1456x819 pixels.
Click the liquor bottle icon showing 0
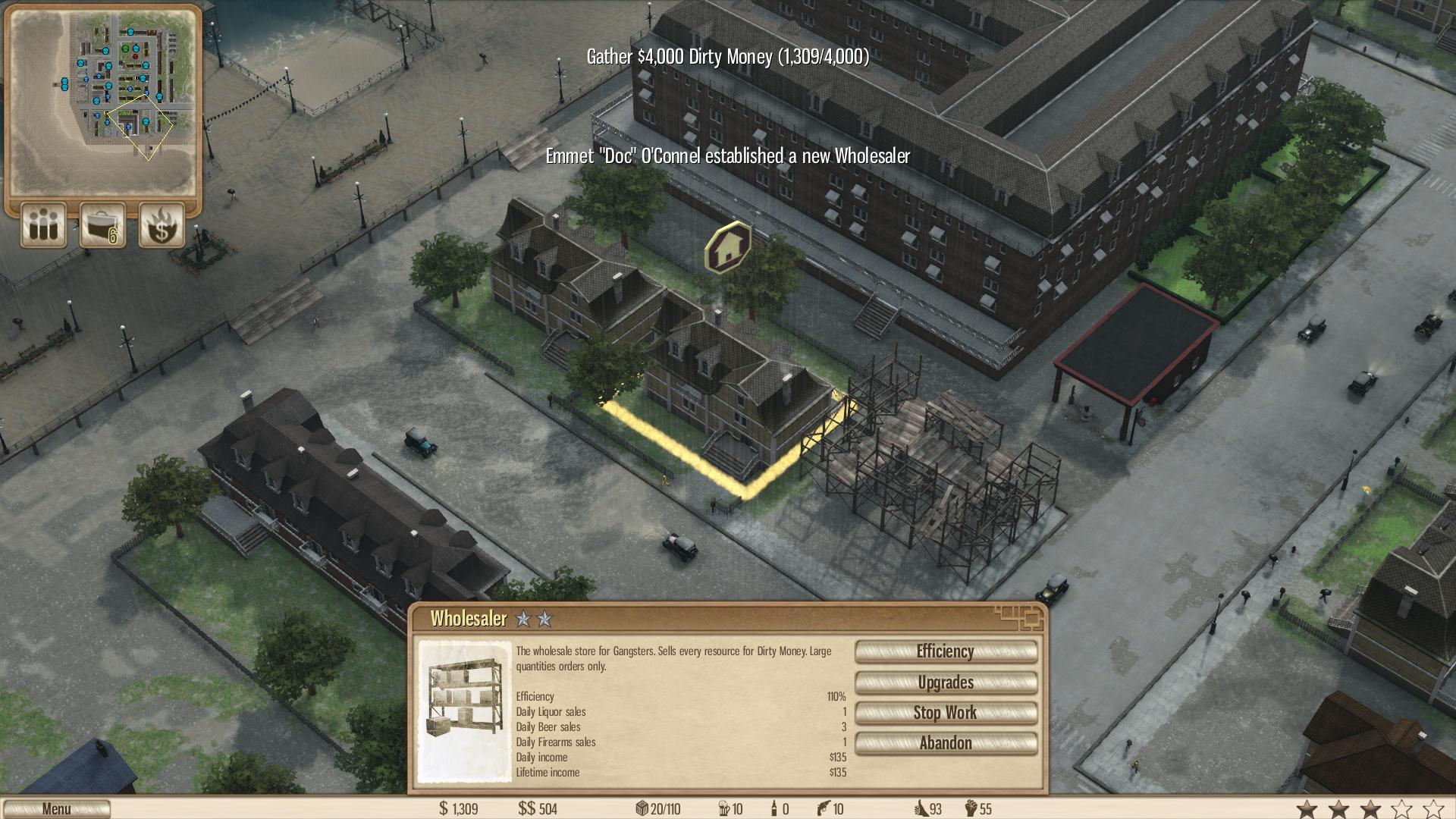(774, 808)
